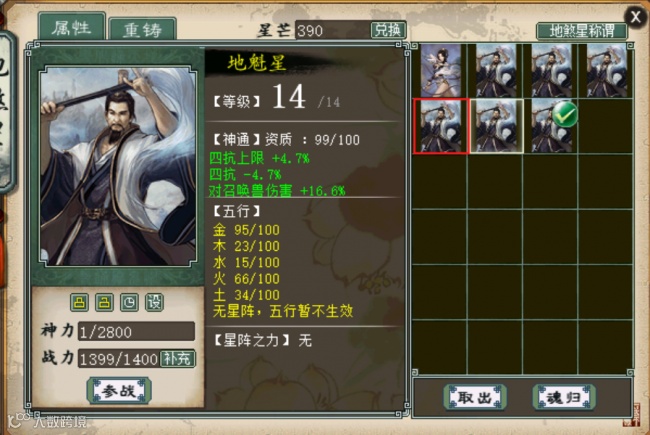Replenish battle power with 补充

pyautogui.click(x=178, y=358)
